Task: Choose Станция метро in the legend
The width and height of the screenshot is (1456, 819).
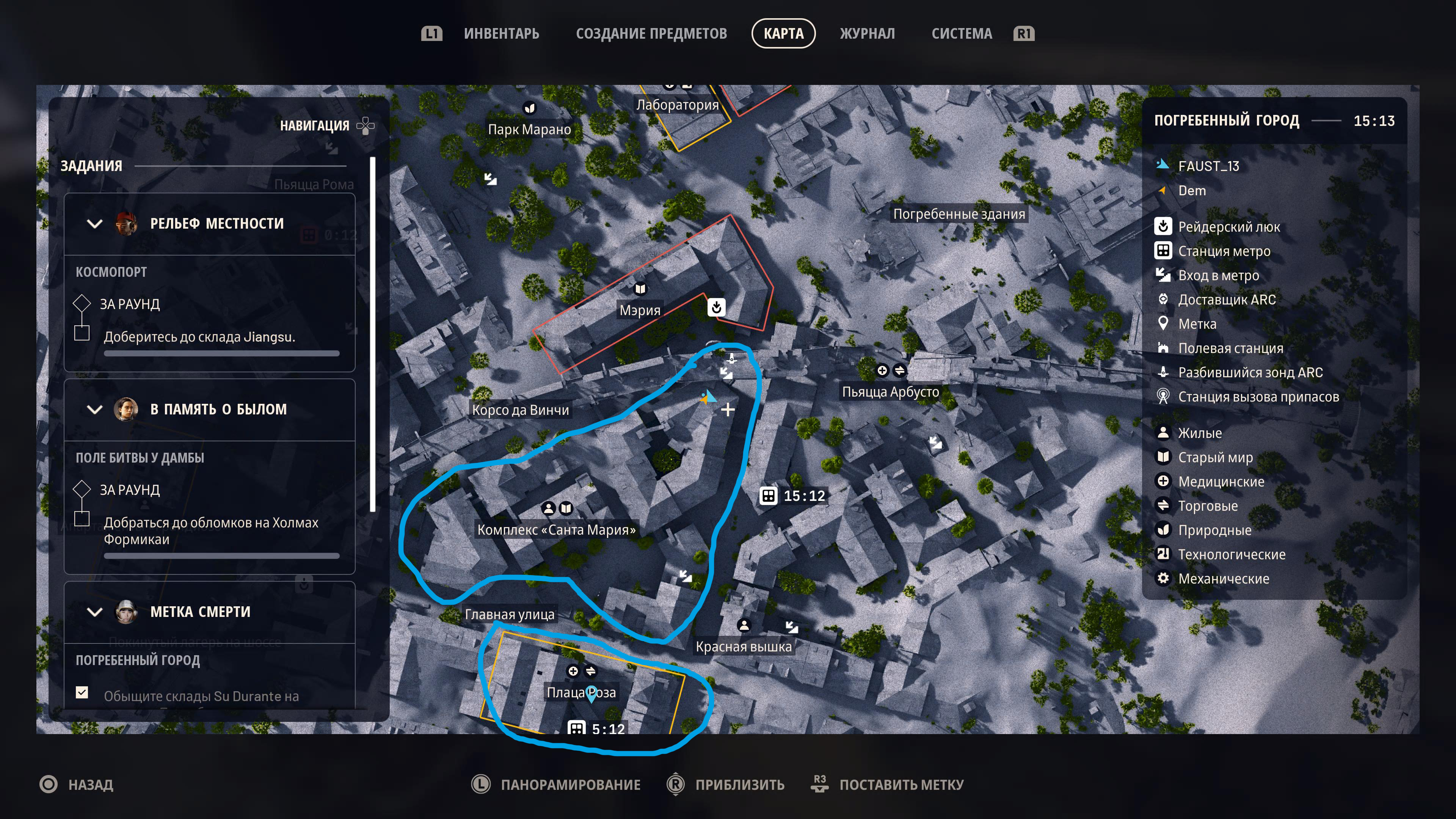Action: tap(1224, 251)
